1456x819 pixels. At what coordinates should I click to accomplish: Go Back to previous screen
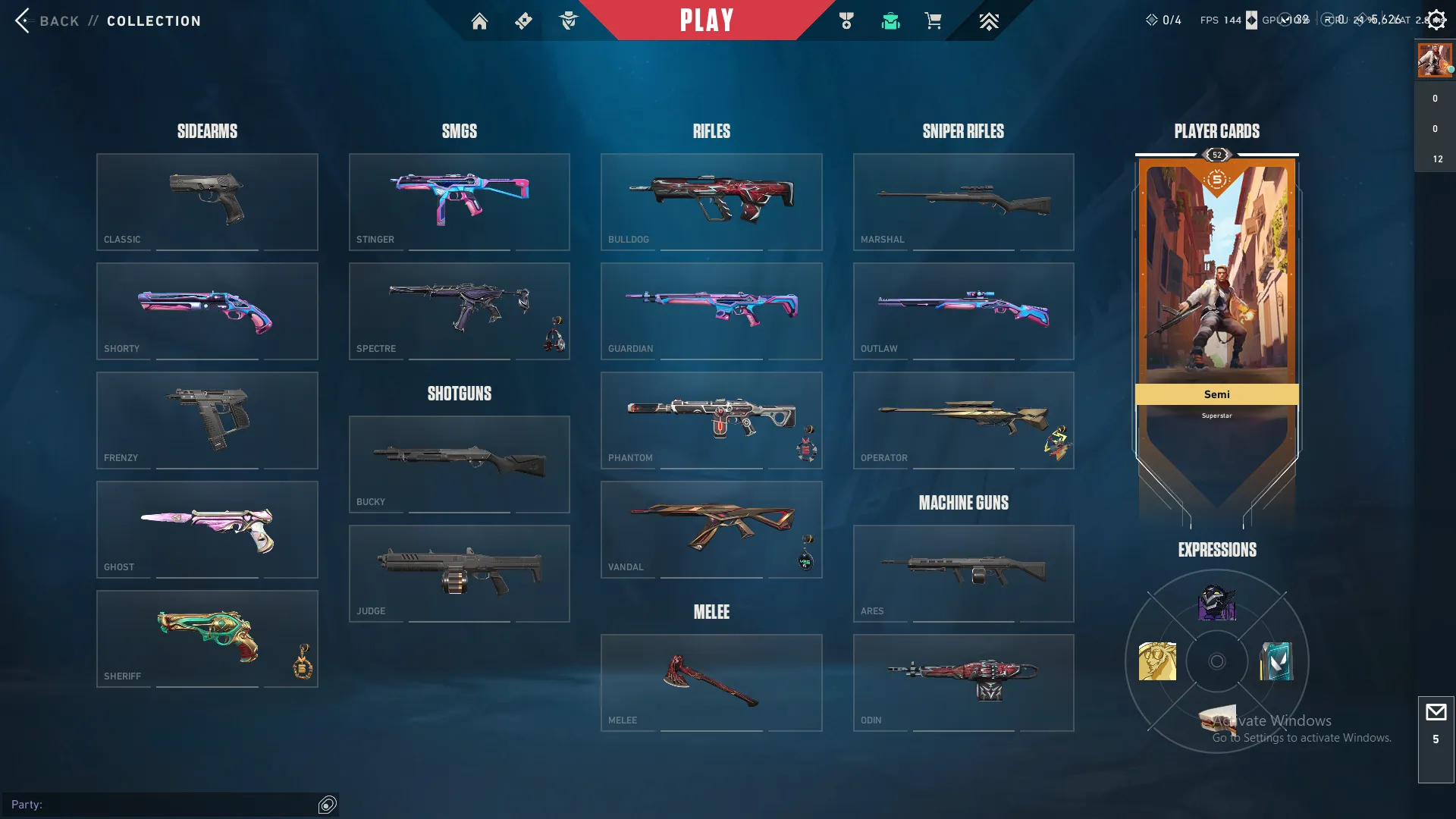tap(45, 20)
